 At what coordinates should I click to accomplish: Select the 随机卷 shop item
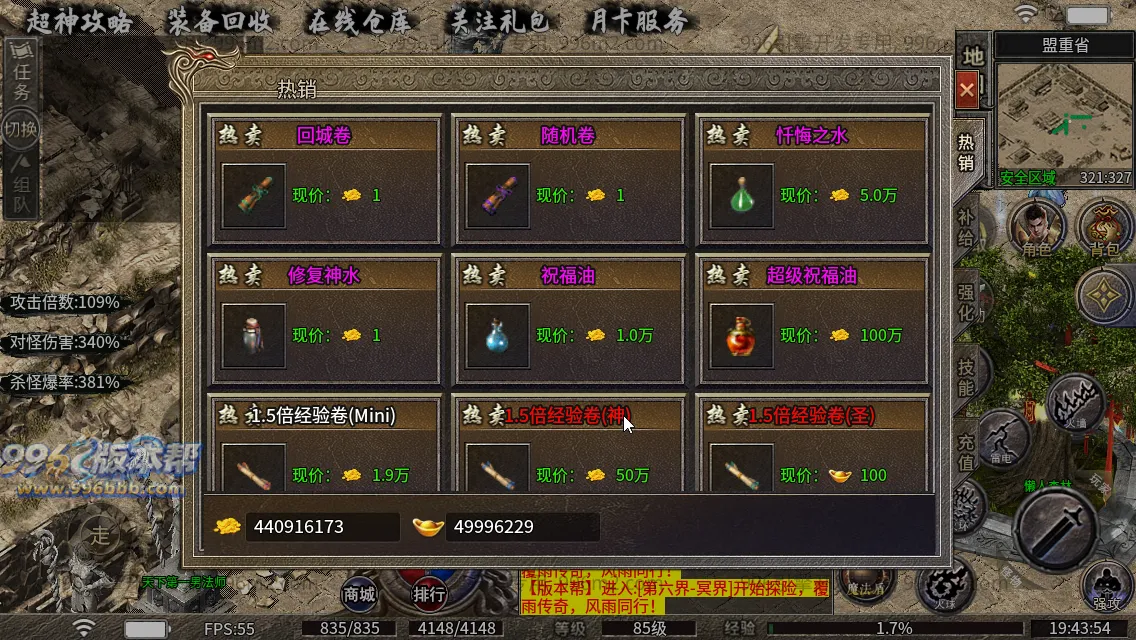(498, 195)
